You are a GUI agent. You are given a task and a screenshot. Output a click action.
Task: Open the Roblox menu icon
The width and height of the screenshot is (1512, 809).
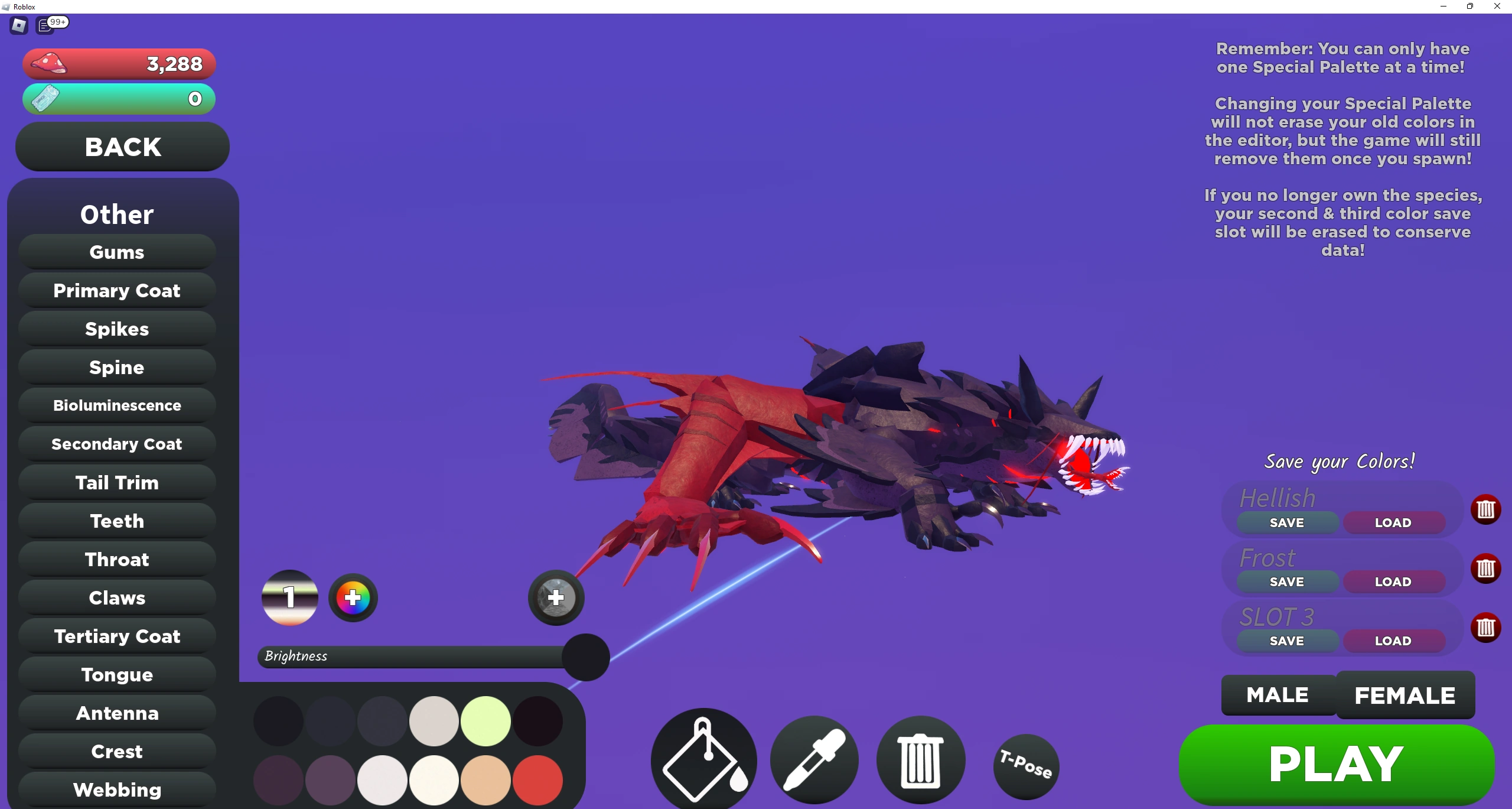coord(18,25)
